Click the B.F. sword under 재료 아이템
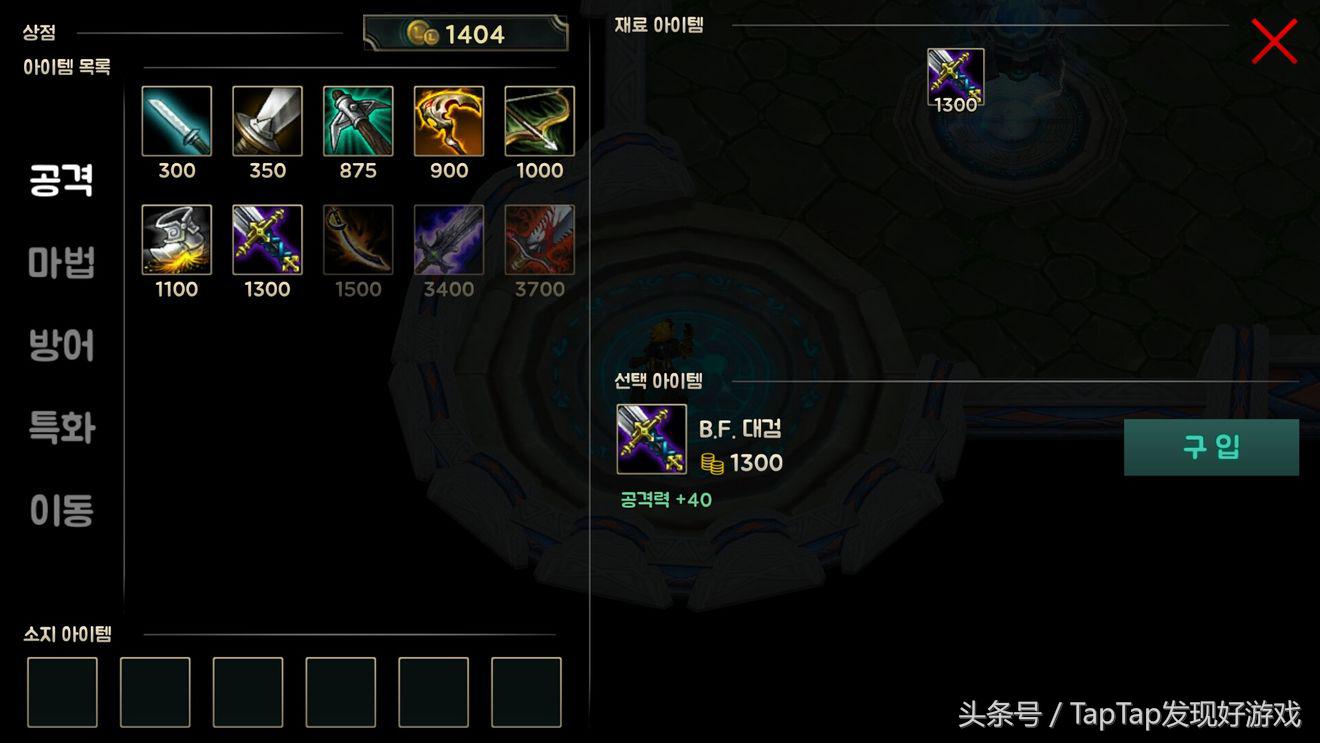The width and height of the screenshot is (1320, 743). (x=955, y=77)
